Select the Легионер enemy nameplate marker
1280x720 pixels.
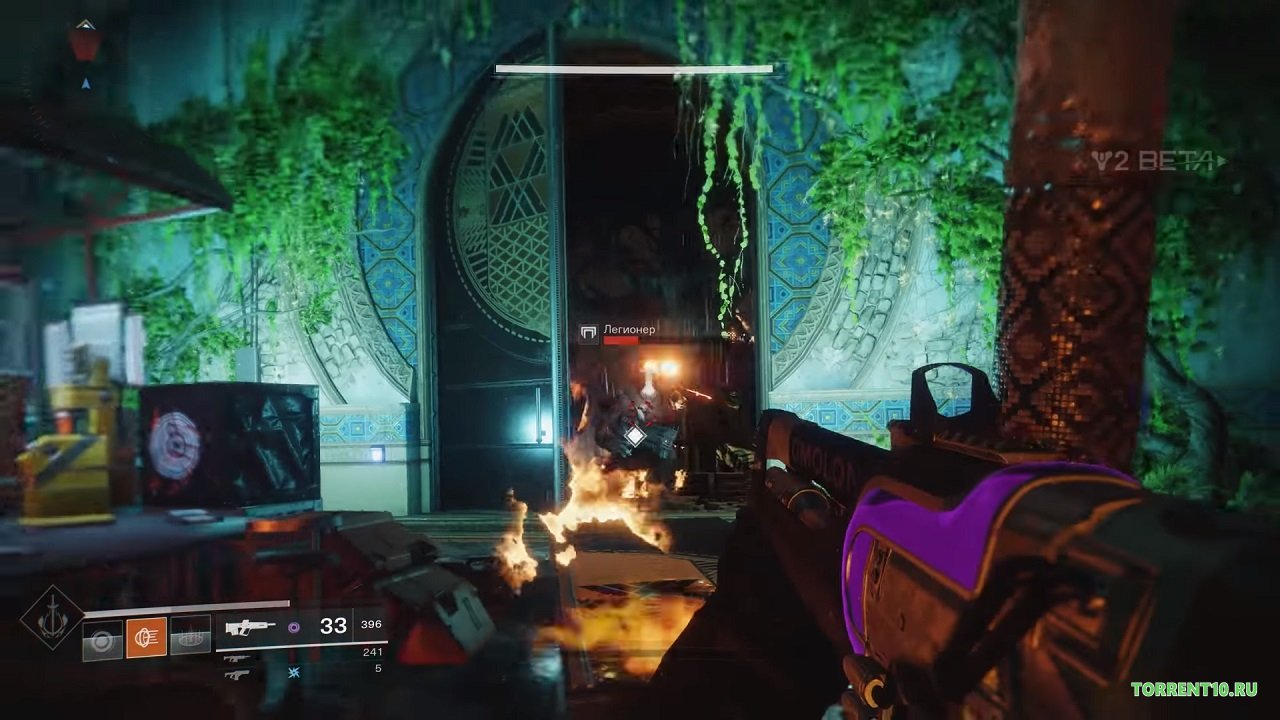pos(588,335)
